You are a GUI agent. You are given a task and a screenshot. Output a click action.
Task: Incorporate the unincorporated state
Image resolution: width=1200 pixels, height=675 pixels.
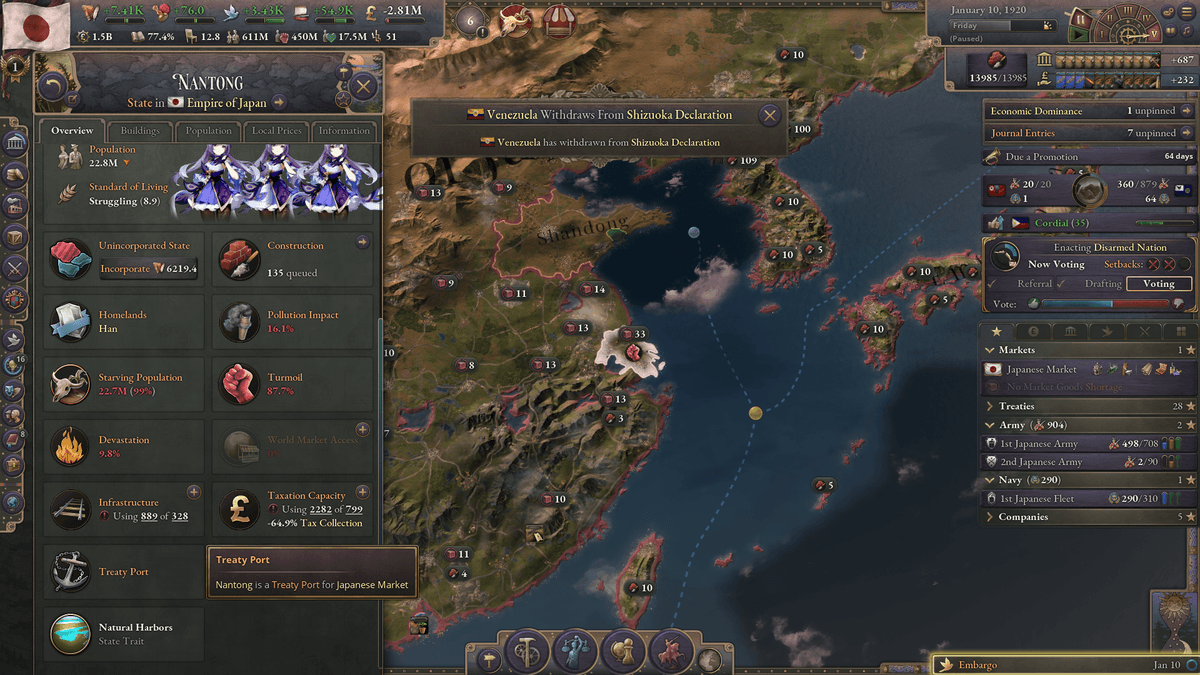pyautogui.click(x=125, y=269)
